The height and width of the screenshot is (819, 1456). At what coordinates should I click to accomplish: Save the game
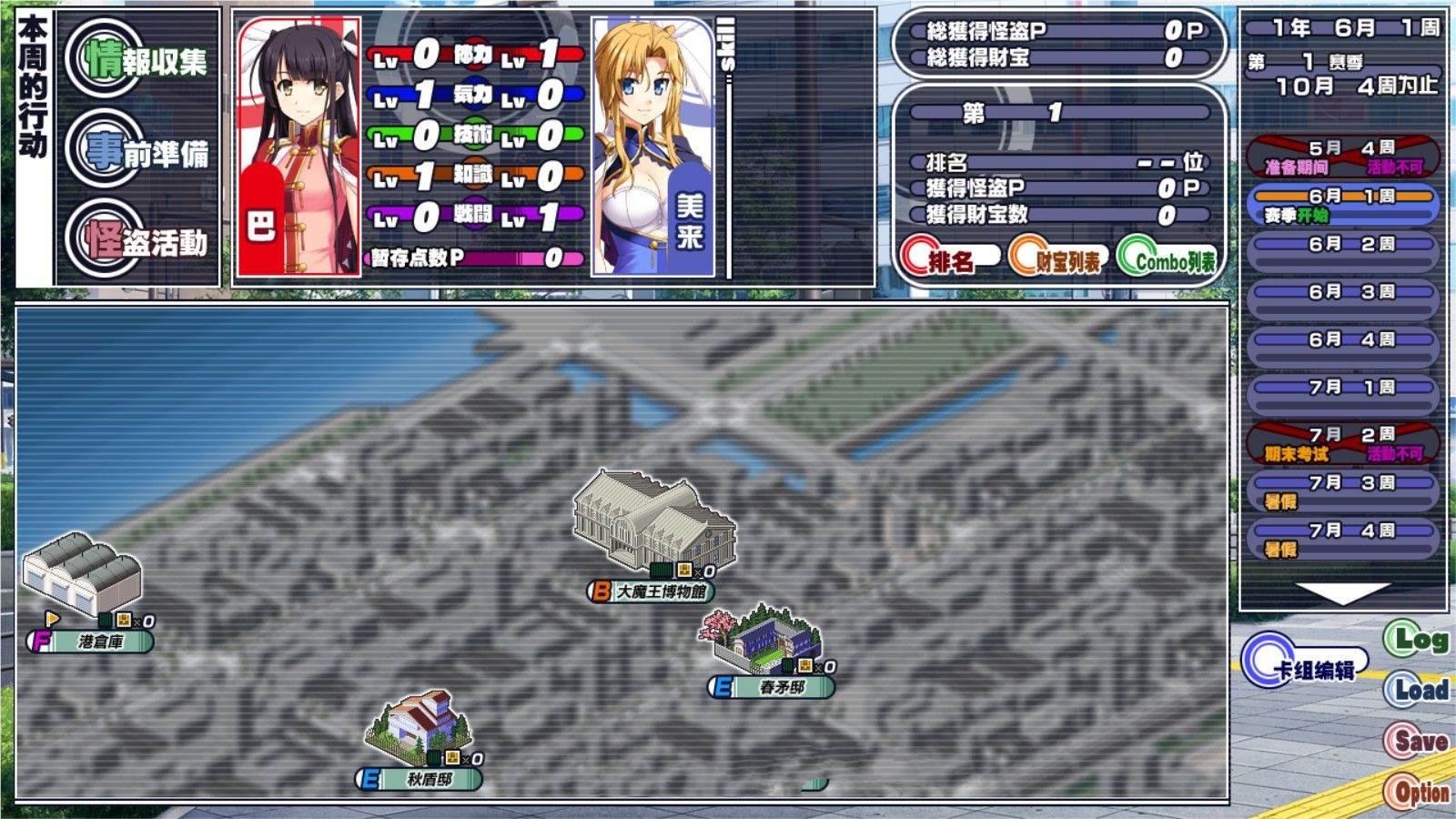(x=1416, y=741)
